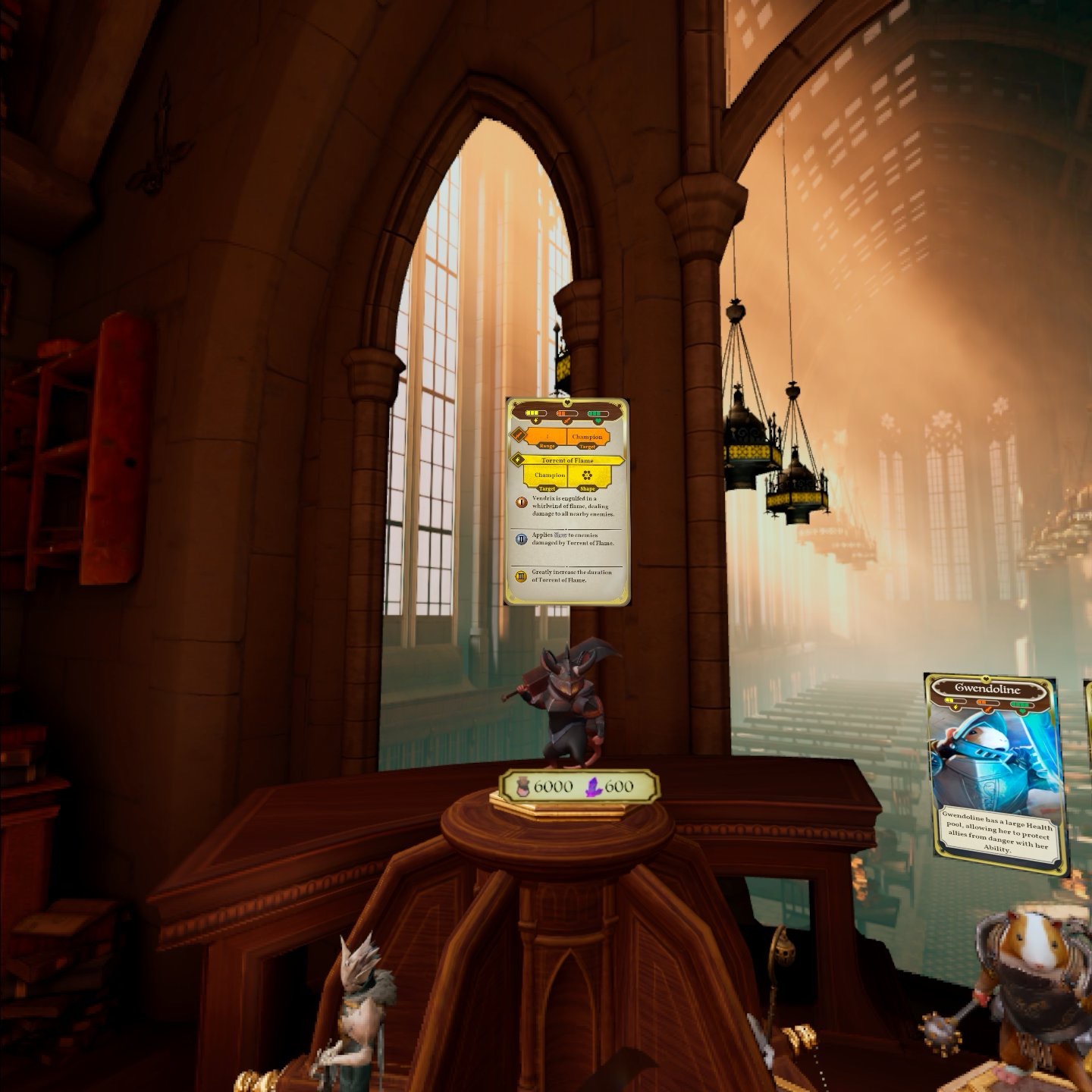Click the tier III duration upgrade badge
The image size is (1092, 1092).
522,576
